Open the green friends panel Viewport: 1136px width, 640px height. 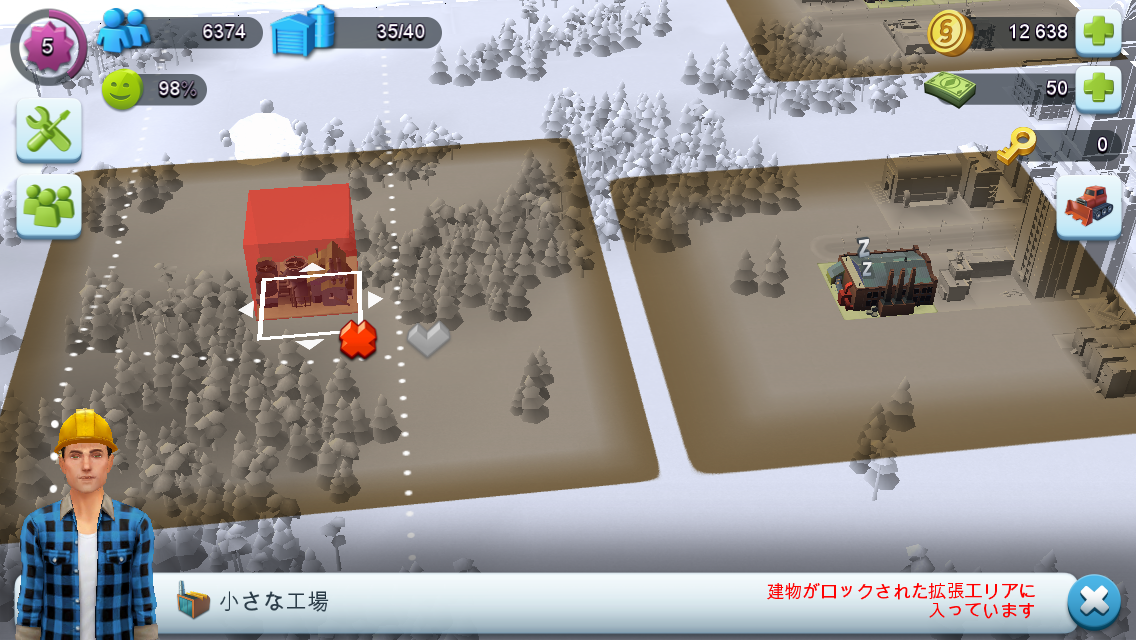(48, 206)
